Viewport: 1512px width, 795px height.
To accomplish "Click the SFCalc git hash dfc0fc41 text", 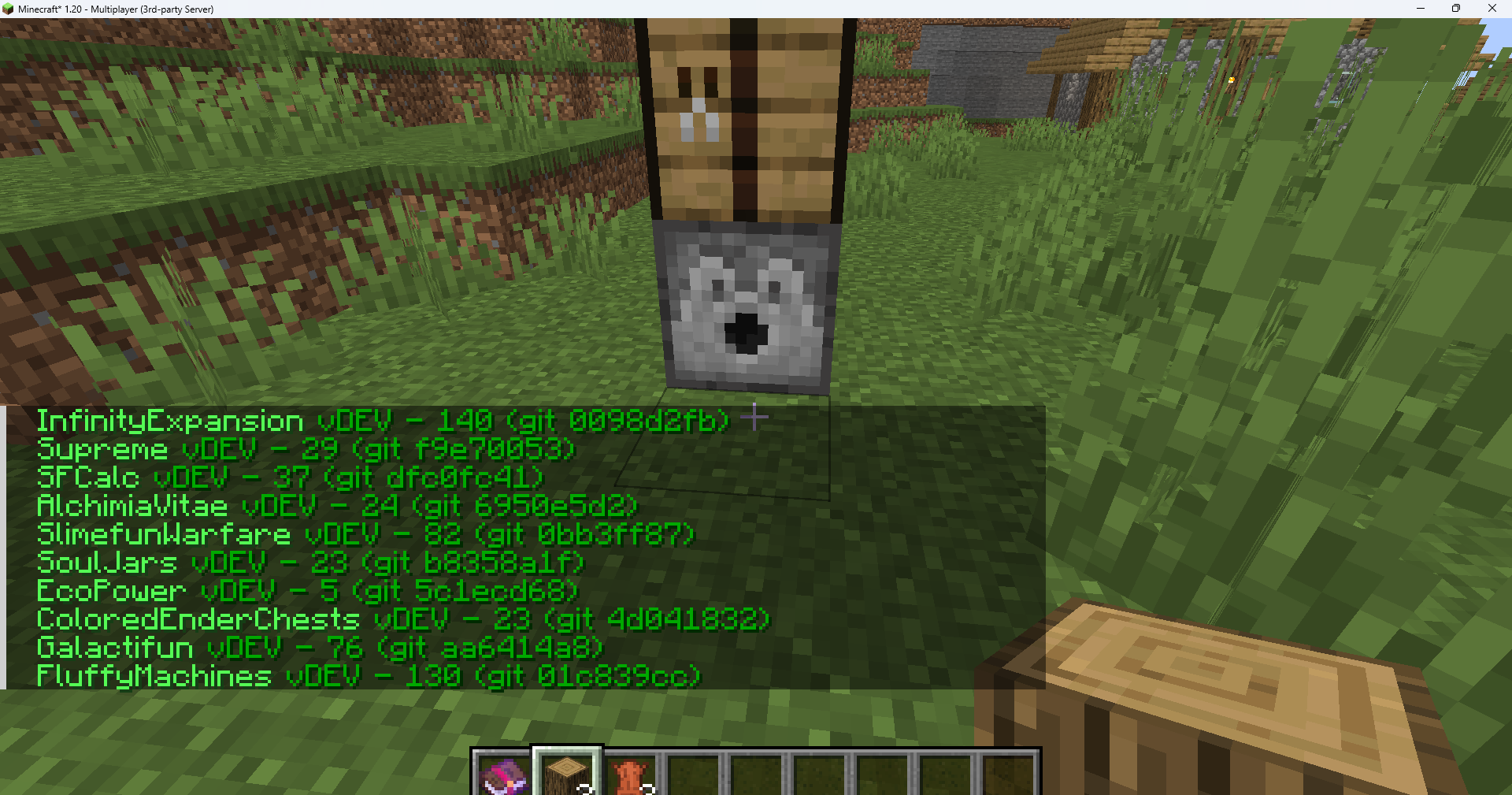I will click(457, 478).
